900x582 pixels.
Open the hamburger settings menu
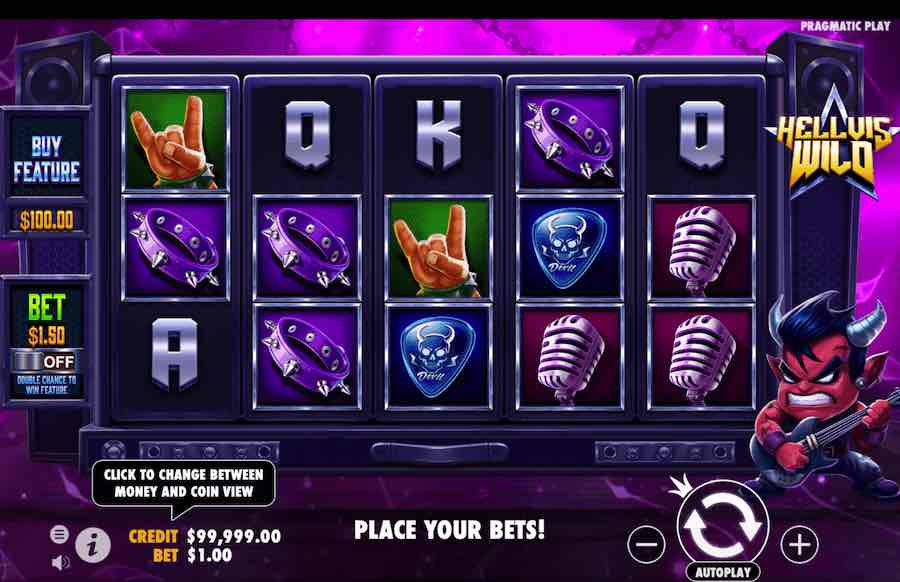[x=60, y=534]
